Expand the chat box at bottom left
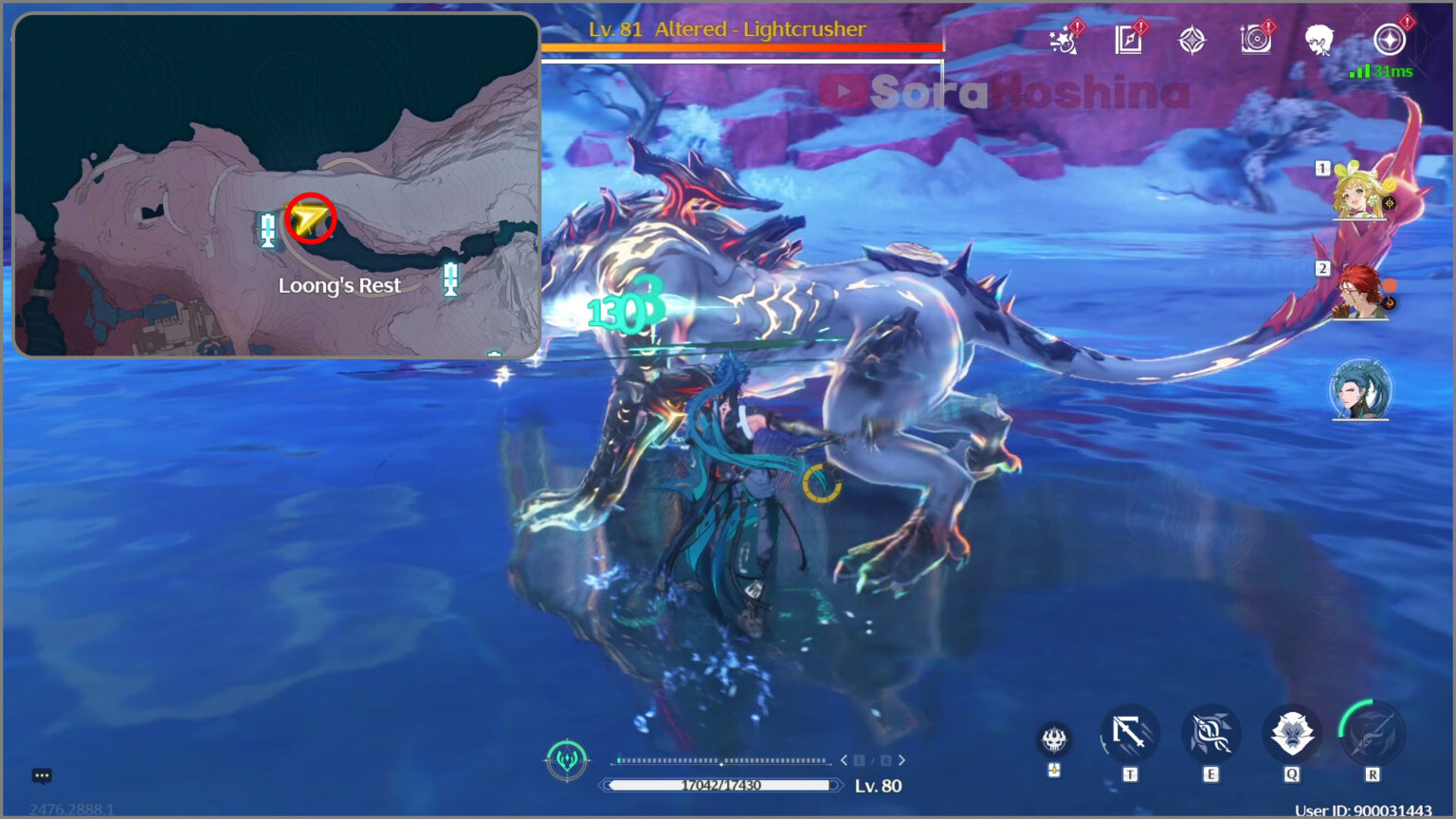 (40, 775)
